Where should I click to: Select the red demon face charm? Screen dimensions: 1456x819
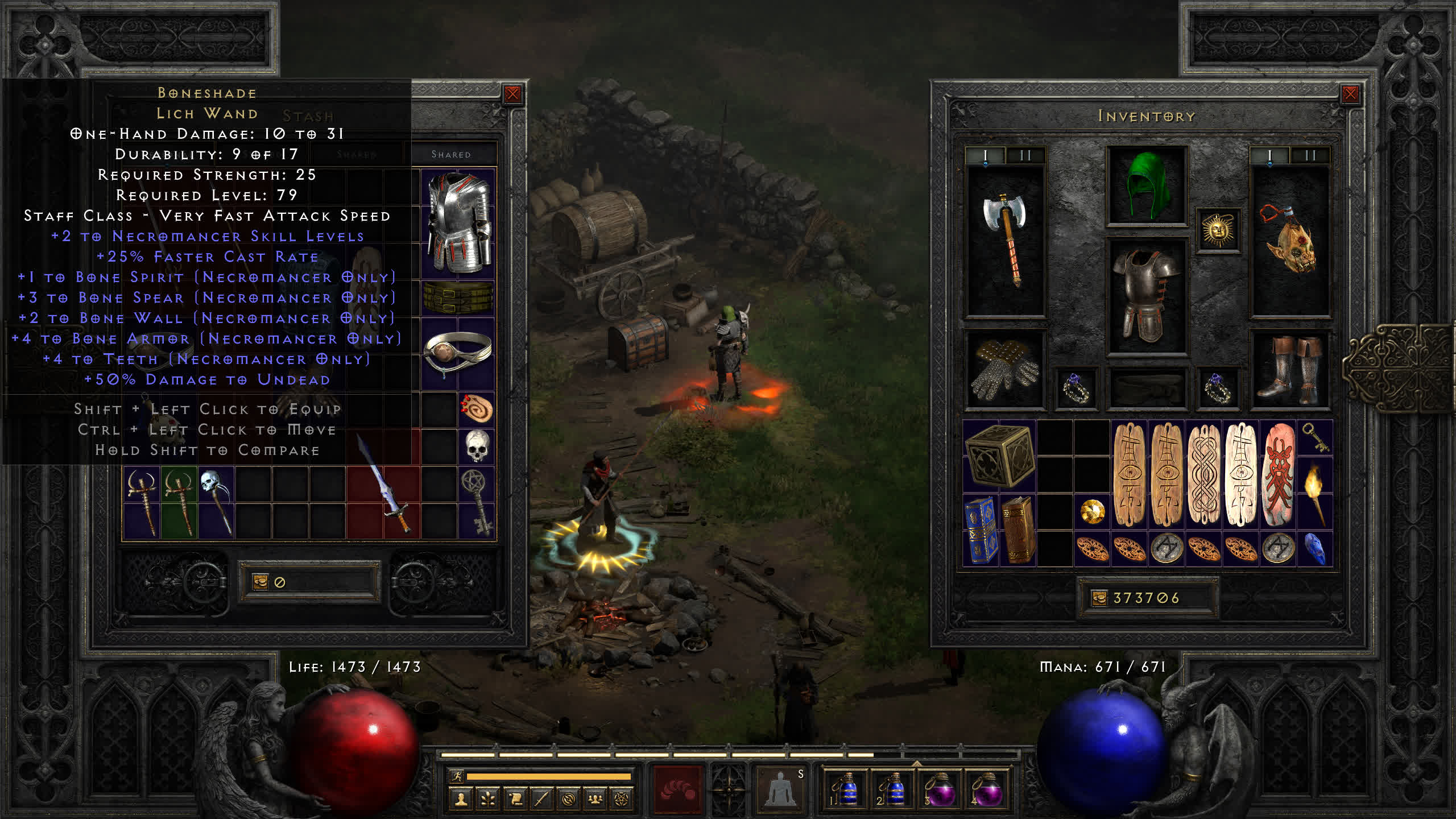1278,475
